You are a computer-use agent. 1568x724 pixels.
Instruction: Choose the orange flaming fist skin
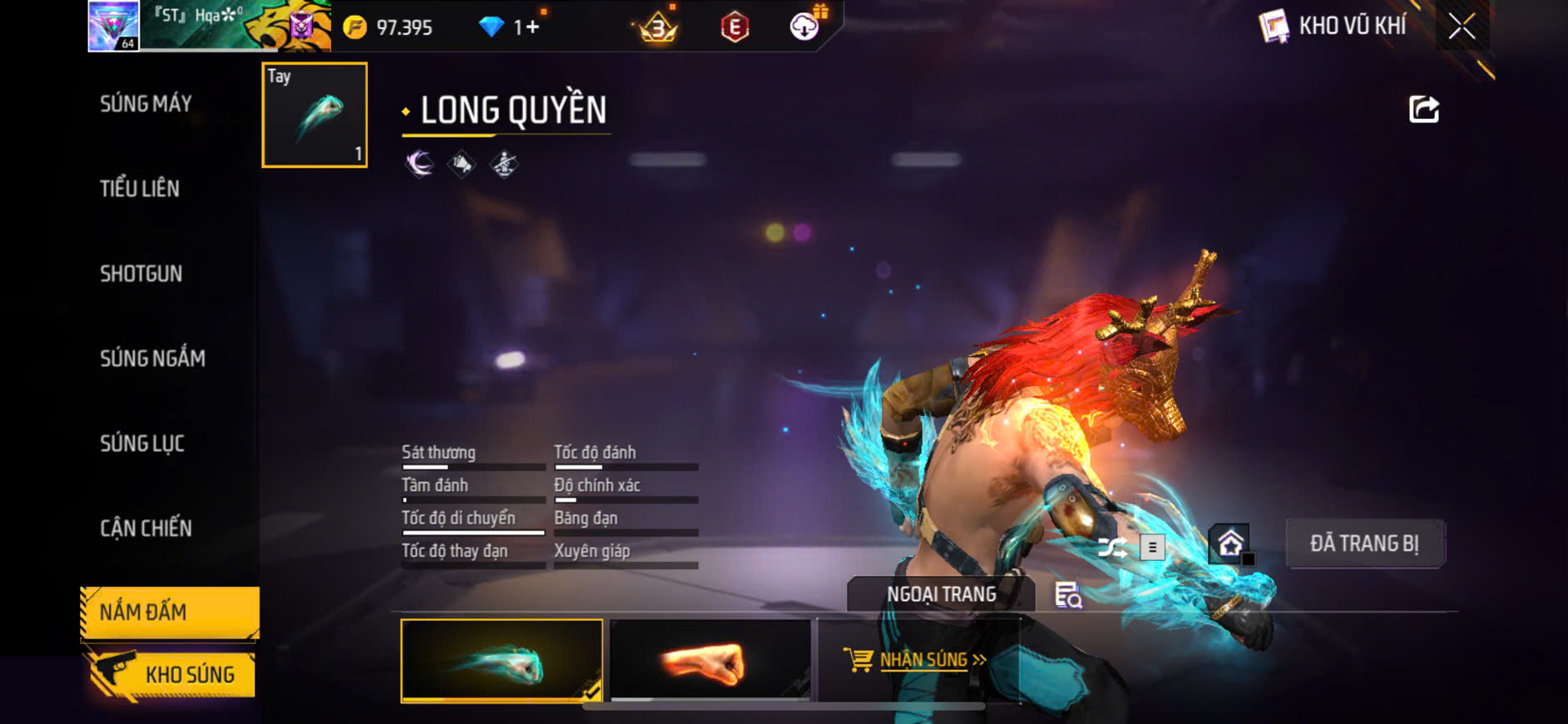click(710, 661)
